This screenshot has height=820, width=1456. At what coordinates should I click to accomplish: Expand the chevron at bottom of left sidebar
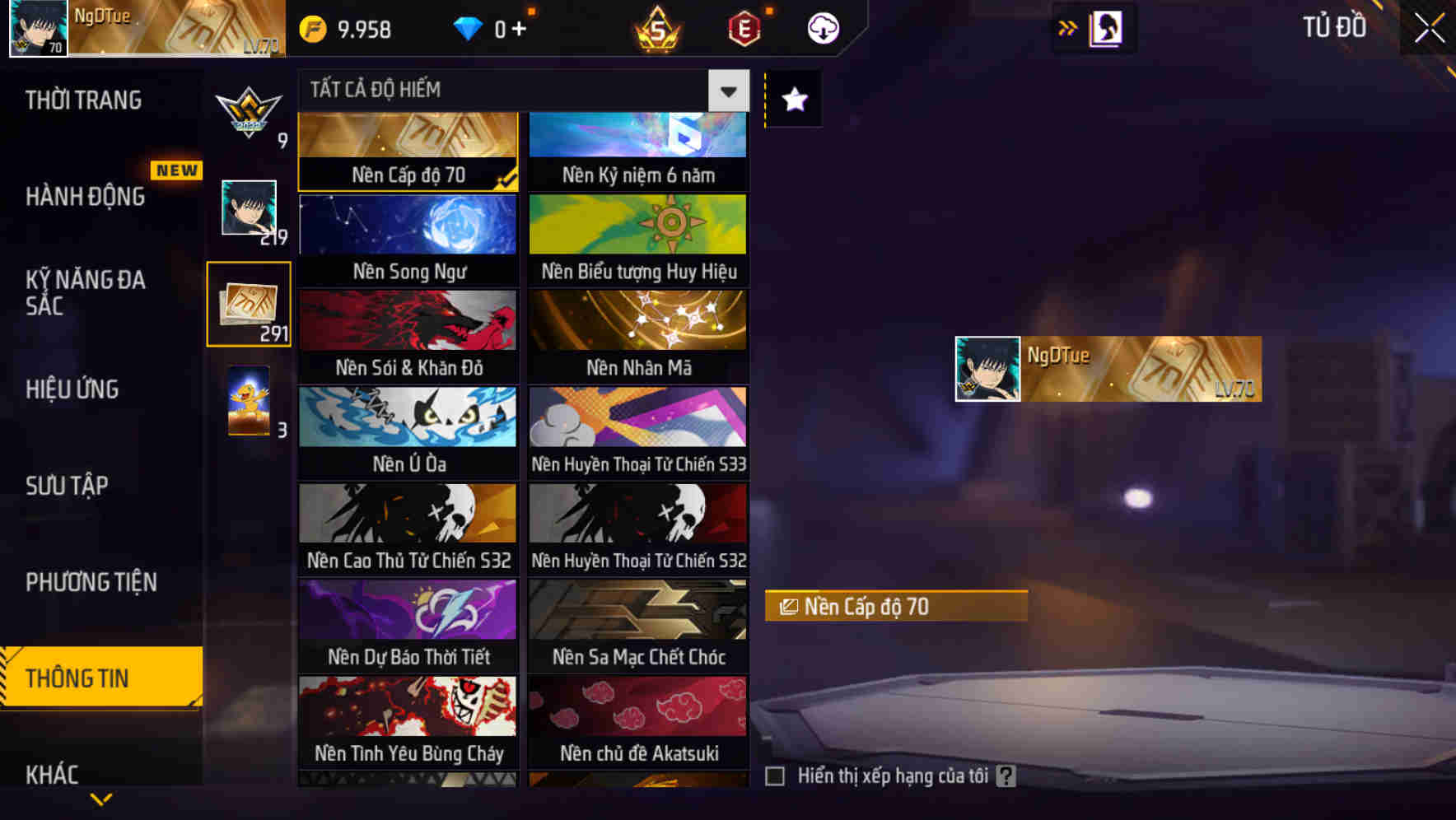click(102, 798)
